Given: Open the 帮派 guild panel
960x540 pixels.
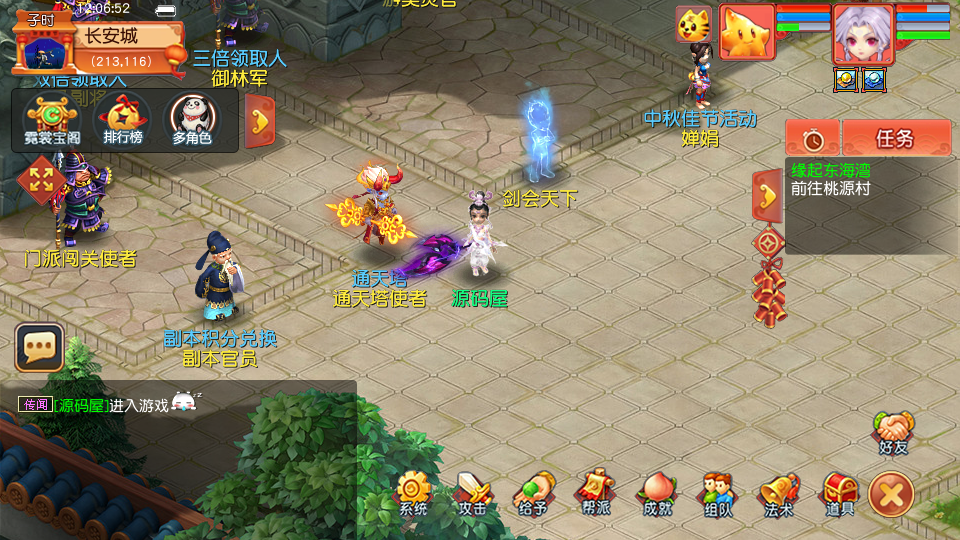Looking at the screenshot, I should pos(595,492).
